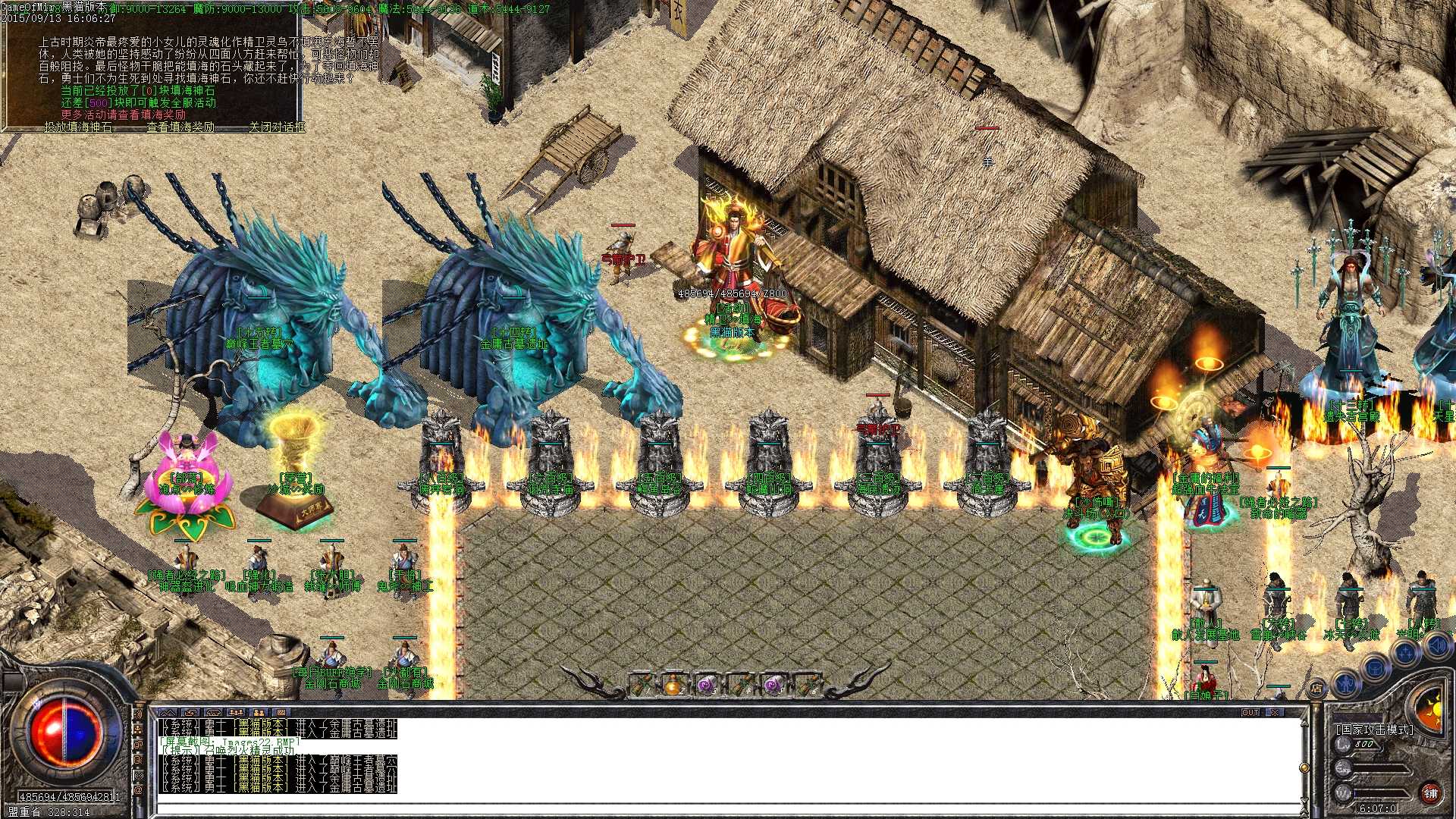Viewport: 1456px width, 819px height.
Task: Open the character icon in the bottom-right menu
Action: click(x=1346, y=685)
